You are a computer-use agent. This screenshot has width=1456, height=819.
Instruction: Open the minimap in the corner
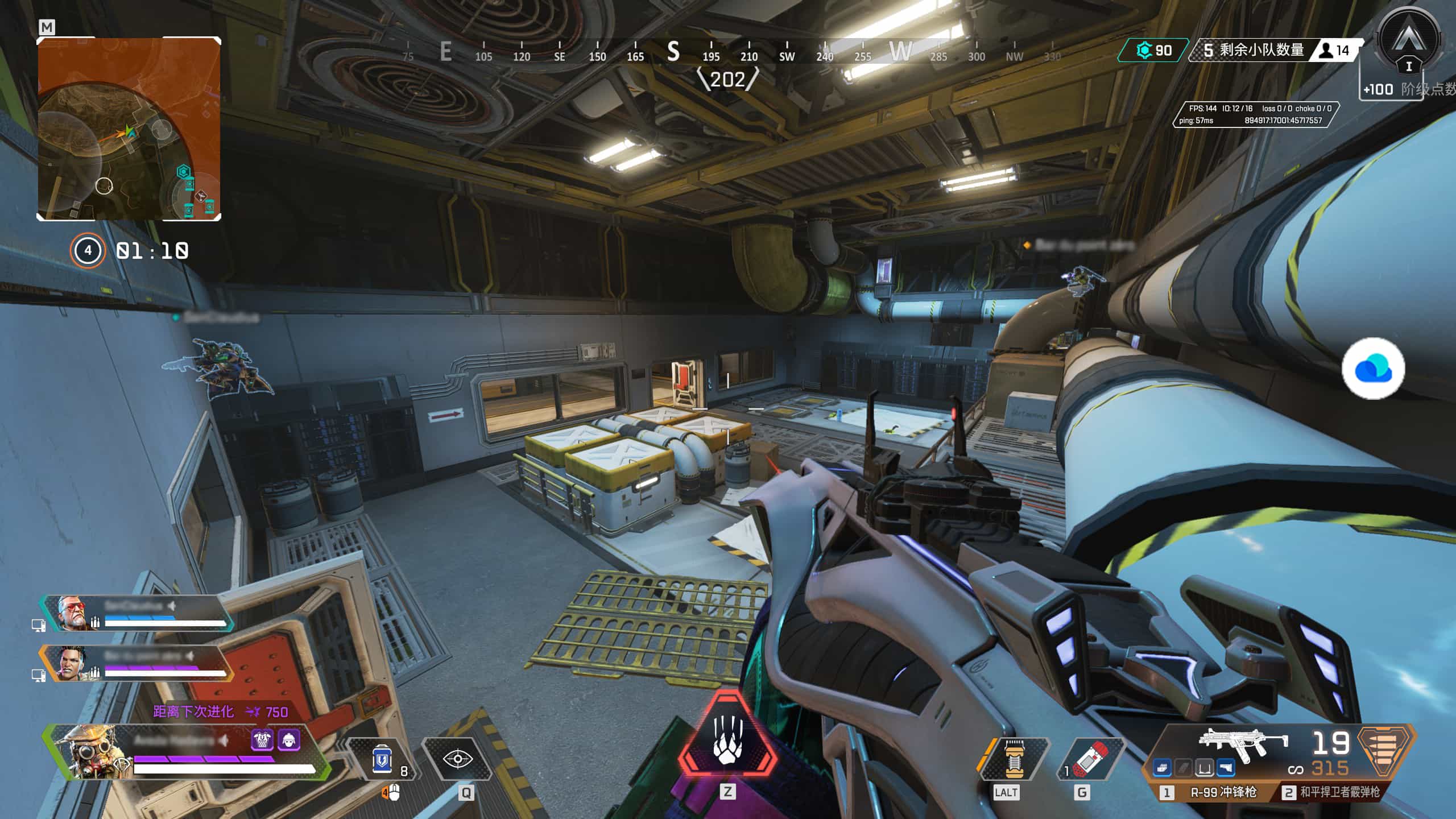[129, 129]
